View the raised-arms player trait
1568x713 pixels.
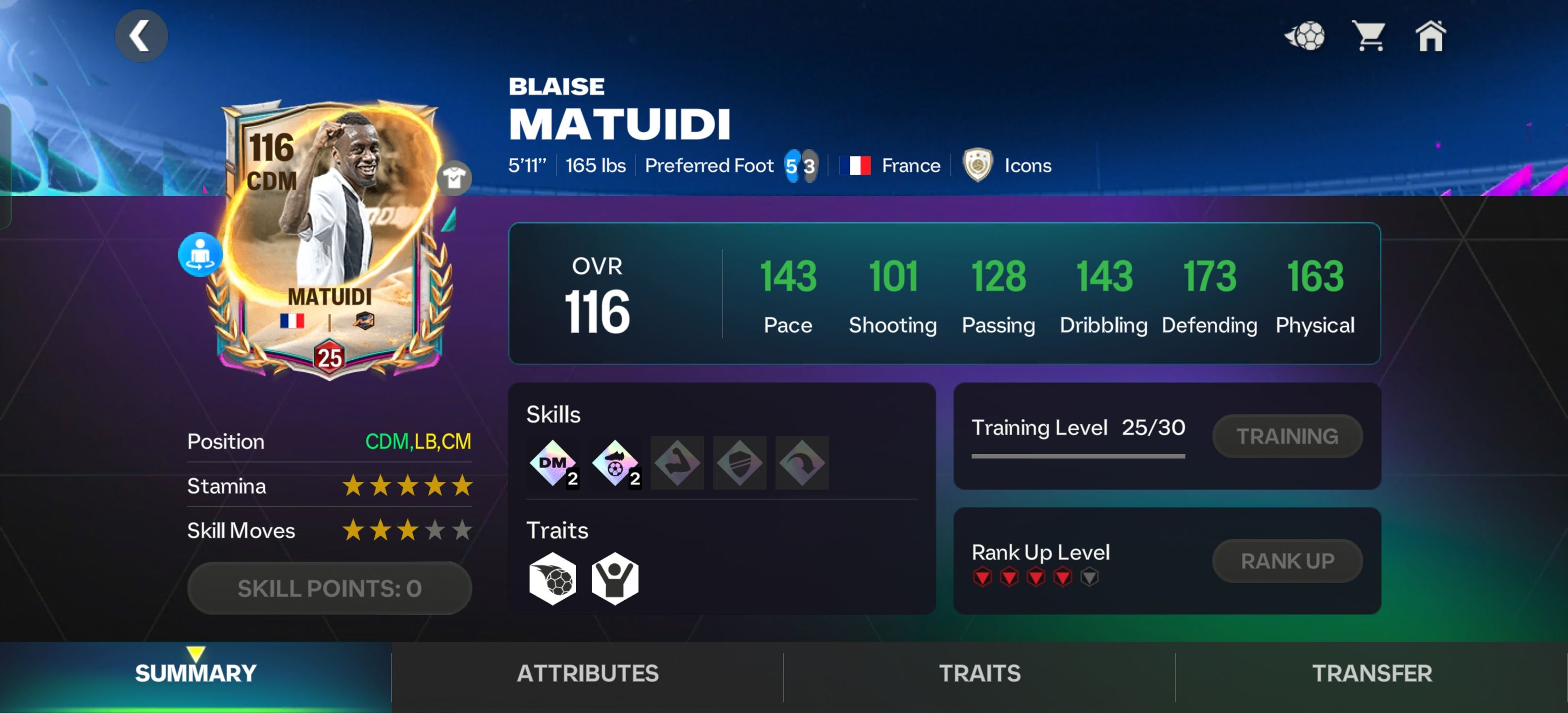coord(615,578)
